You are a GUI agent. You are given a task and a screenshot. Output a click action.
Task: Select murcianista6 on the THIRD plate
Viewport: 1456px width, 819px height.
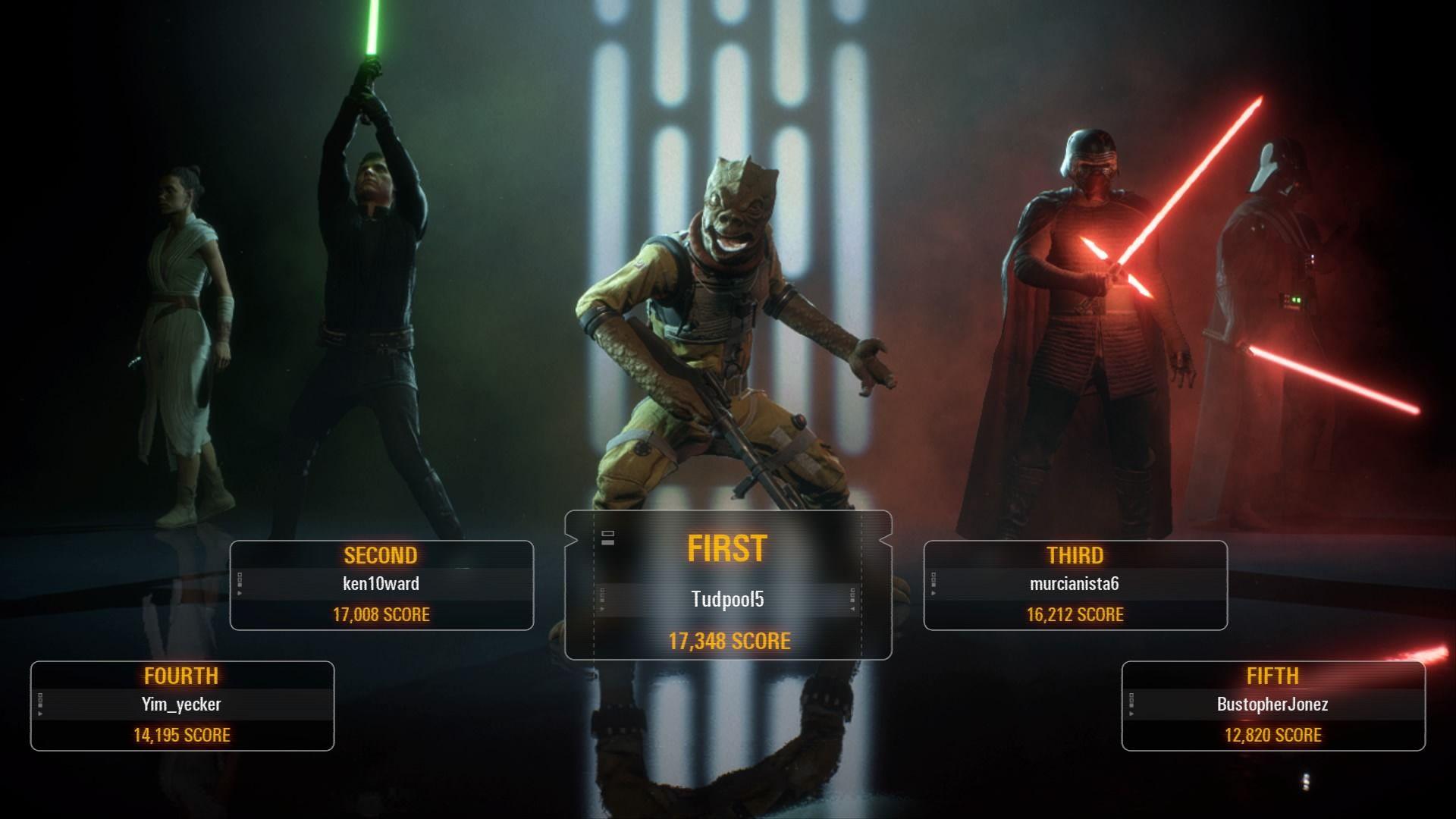[x=1074, y=585]
